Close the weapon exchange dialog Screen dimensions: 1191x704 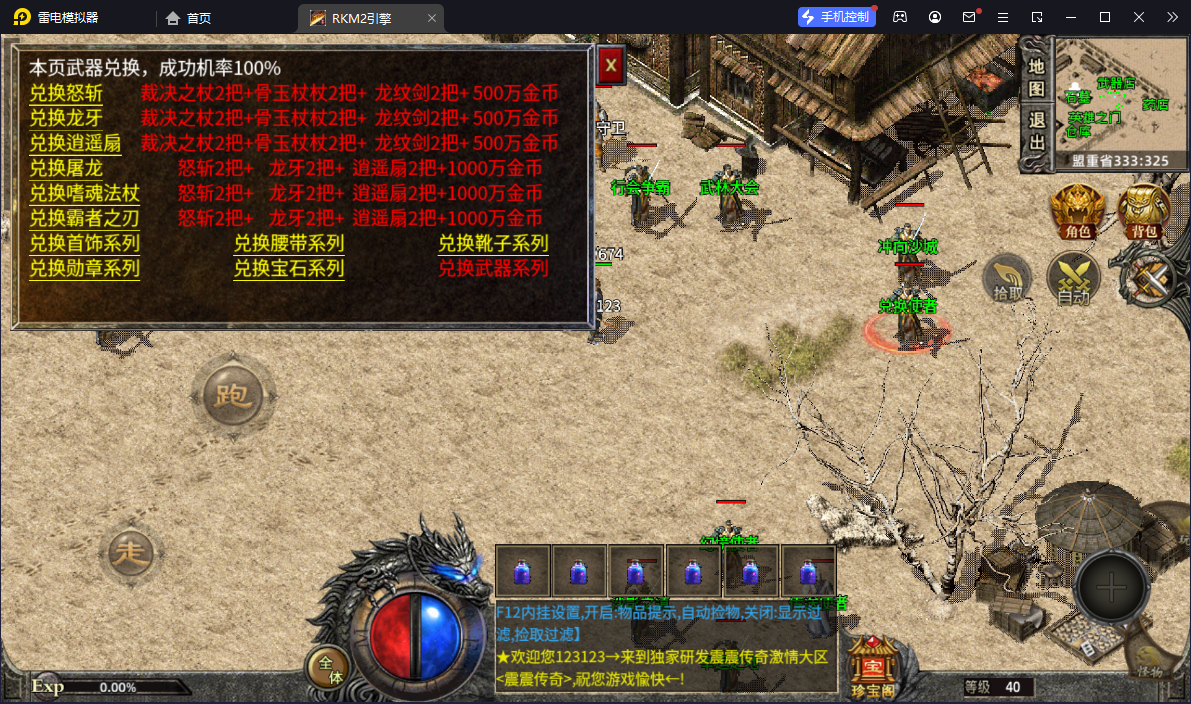(x=611, y=66)
